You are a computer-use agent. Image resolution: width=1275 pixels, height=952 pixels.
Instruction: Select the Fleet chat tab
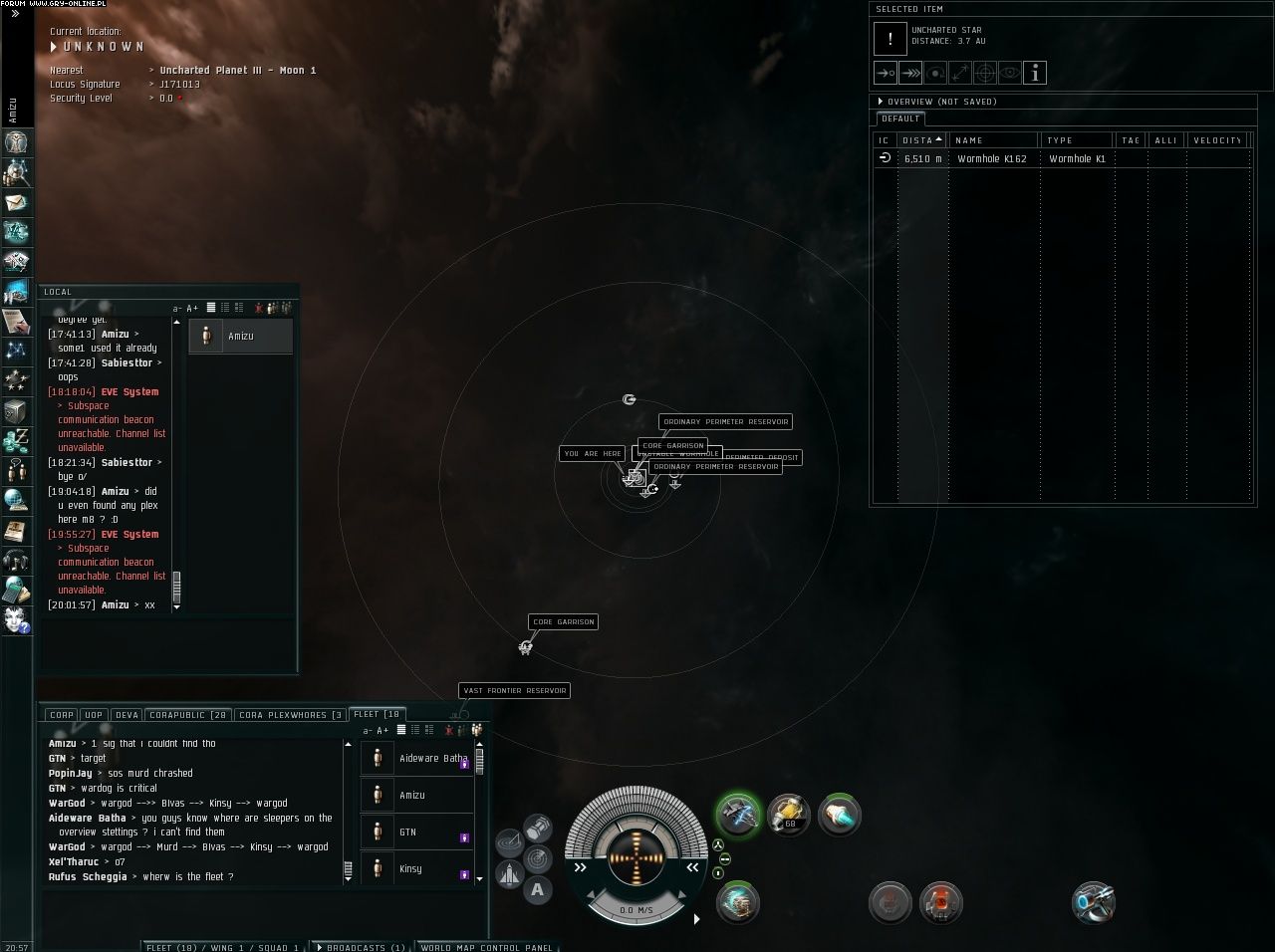[x=377, y=714]
